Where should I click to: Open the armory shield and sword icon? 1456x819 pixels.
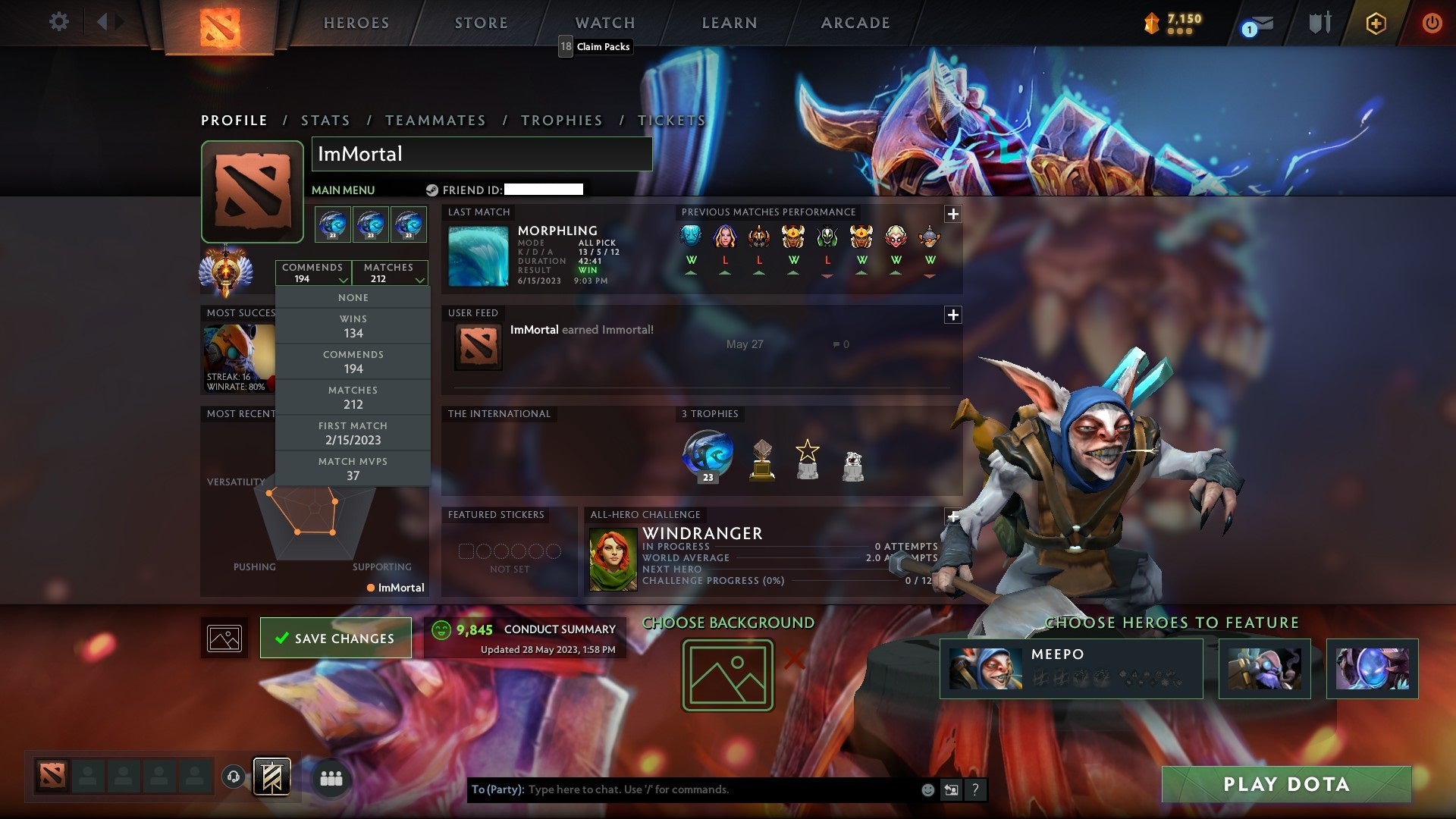1319,23
